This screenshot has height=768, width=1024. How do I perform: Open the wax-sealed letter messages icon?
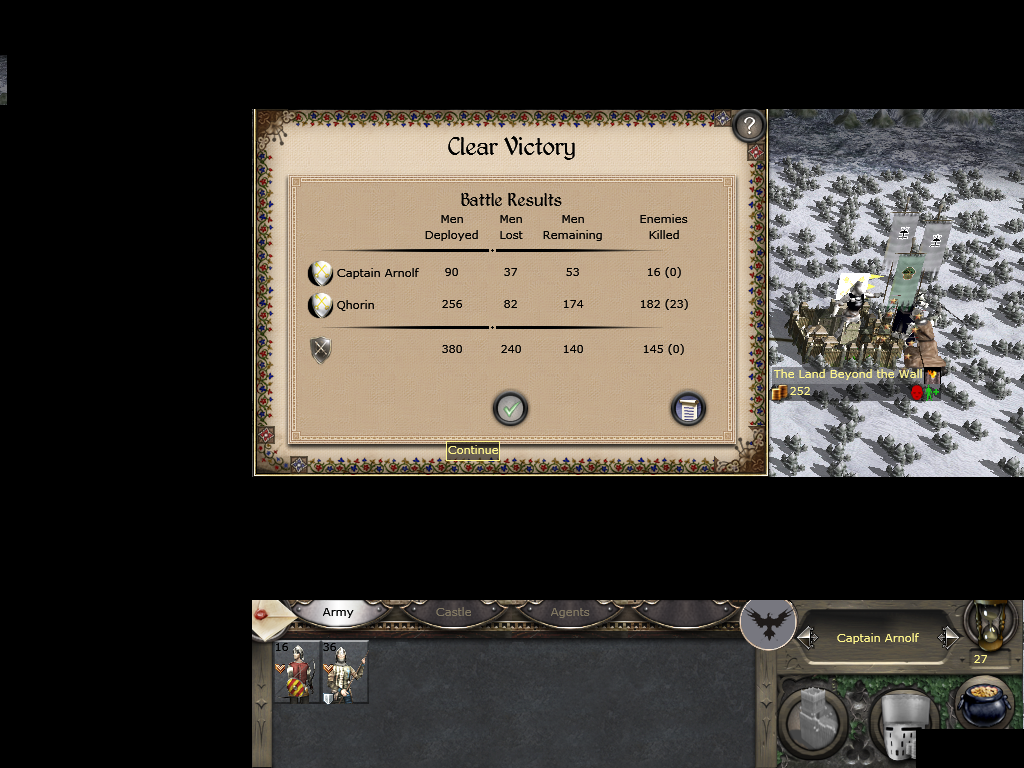click(266, 620)
